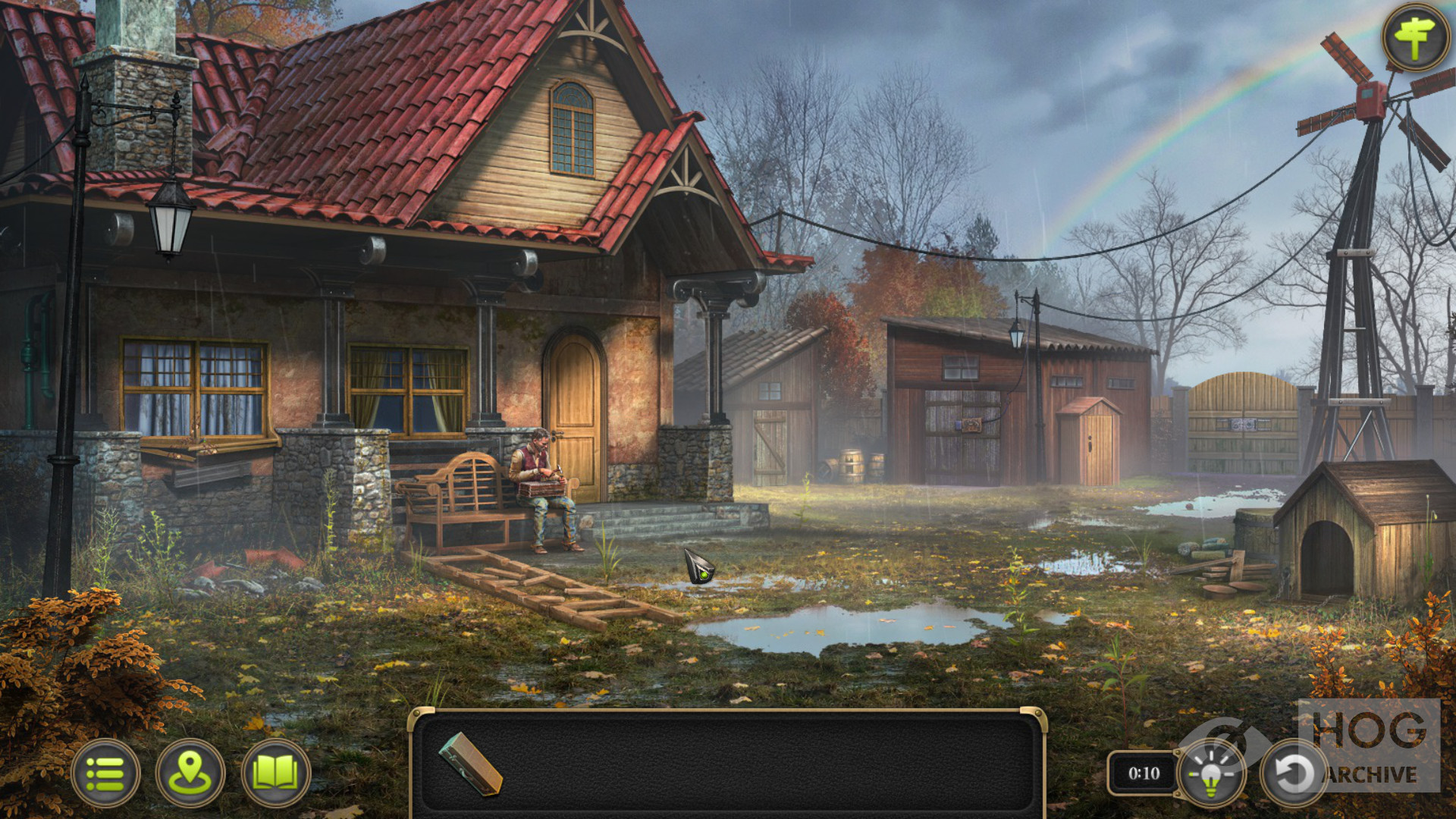Use the lightbulb hint button
1456x819 pixels.
tap(1211, 773)
